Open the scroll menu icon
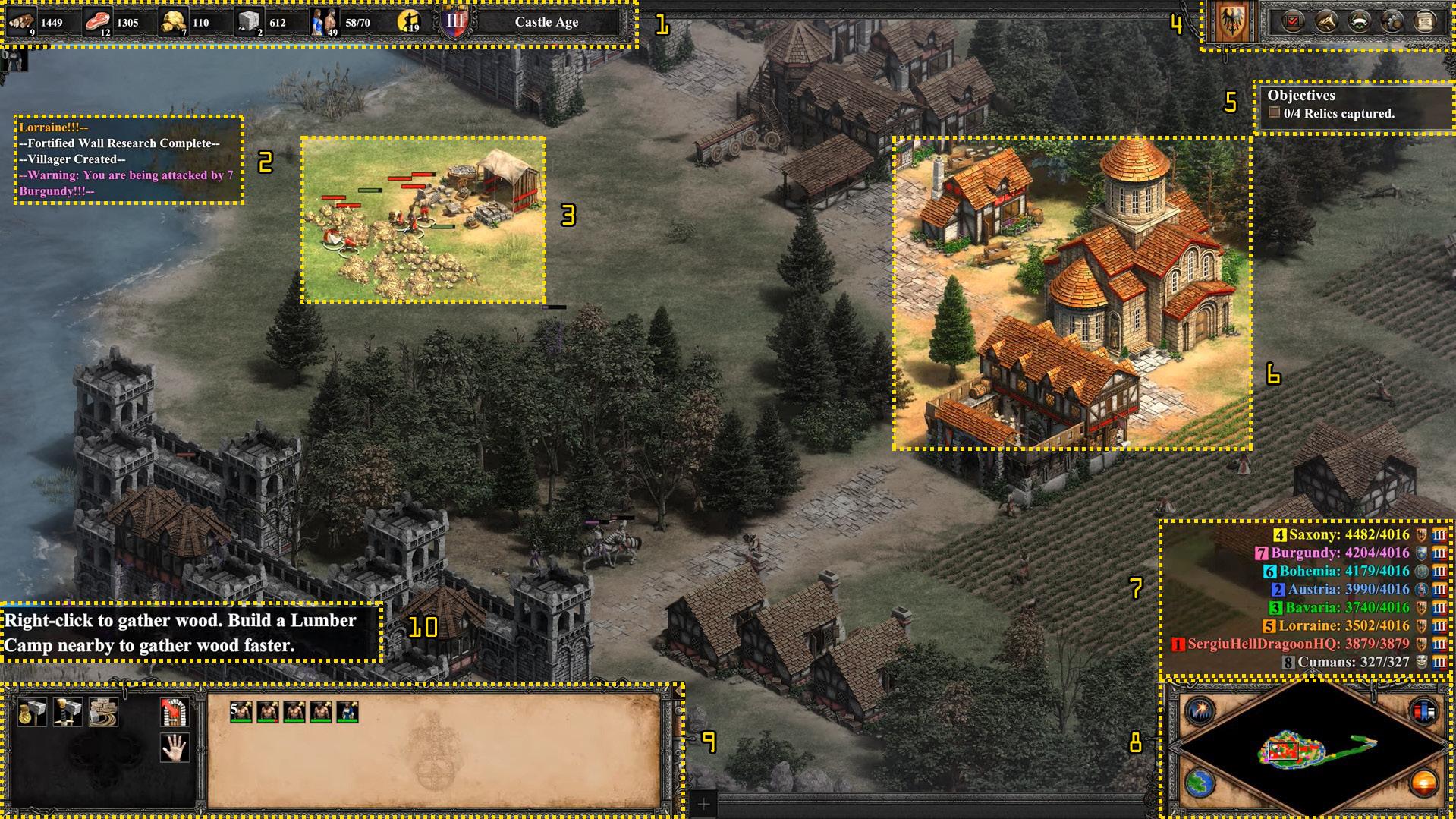This screenshot has width=1456, height=819. (1426, 21)
